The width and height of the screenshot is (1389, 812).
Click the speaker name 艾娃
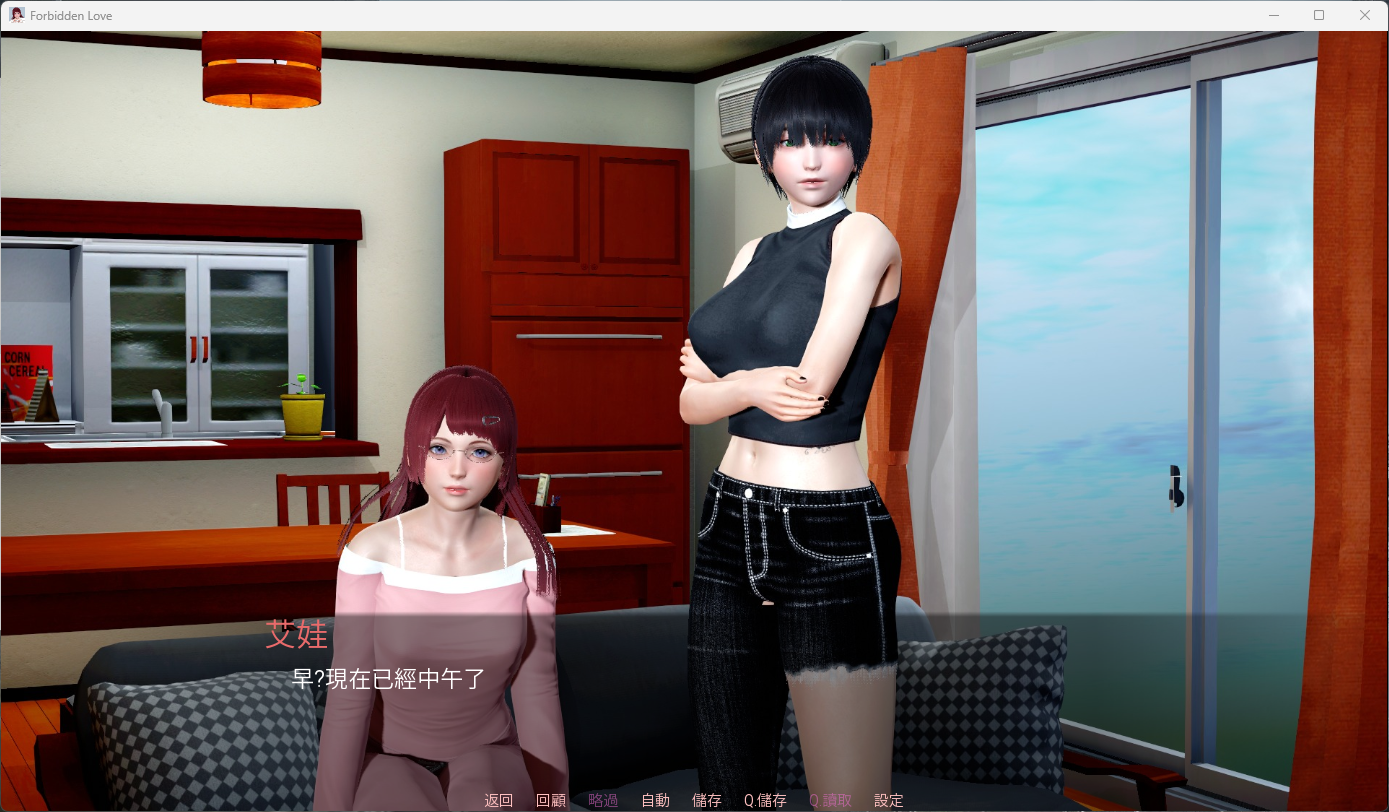[297, 636]
